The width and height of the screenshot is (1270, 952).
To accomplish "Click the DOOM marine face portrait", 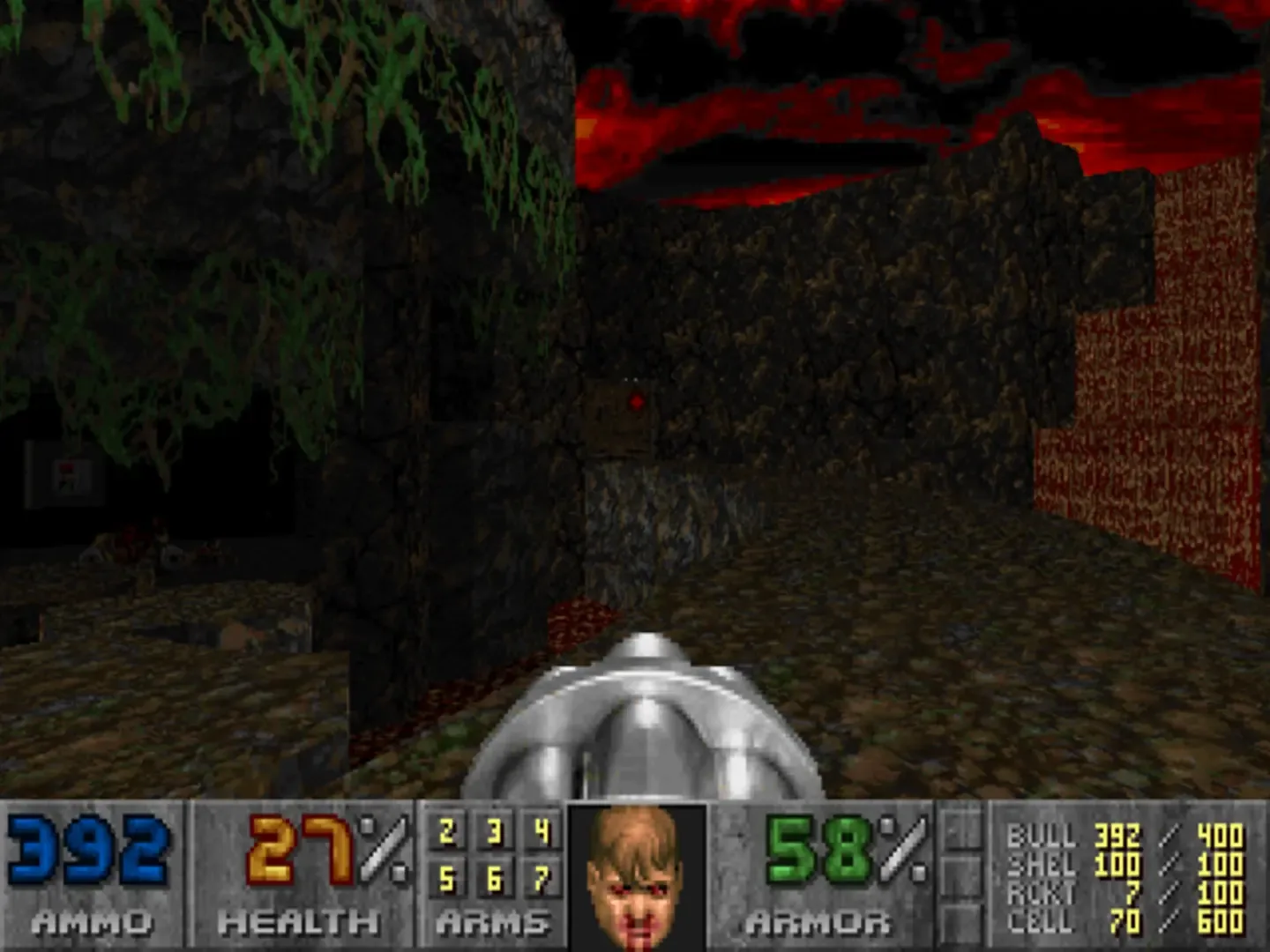I will point(634,881).
